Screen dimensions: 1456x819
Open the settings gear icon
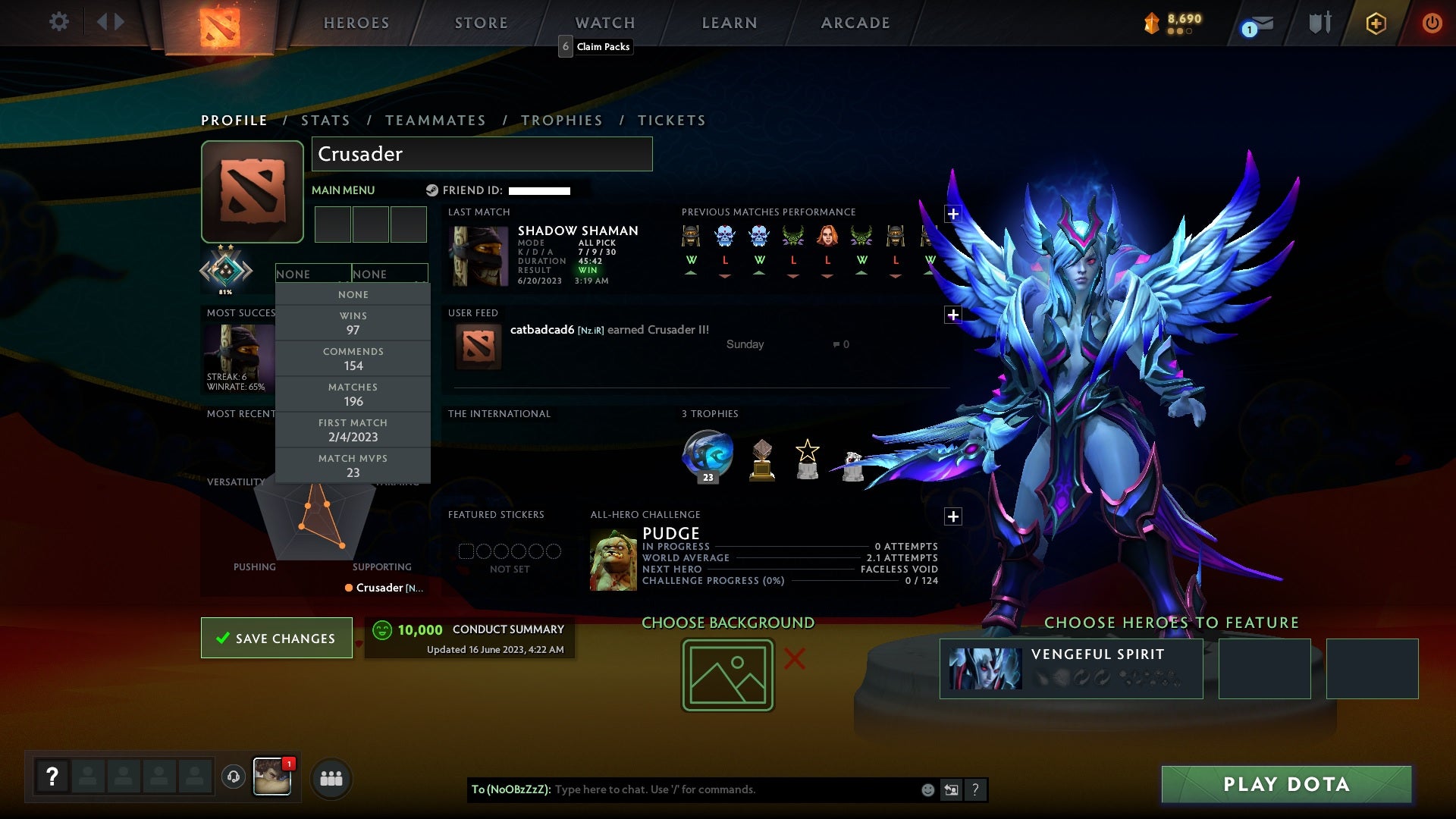(x=59, y=22)
